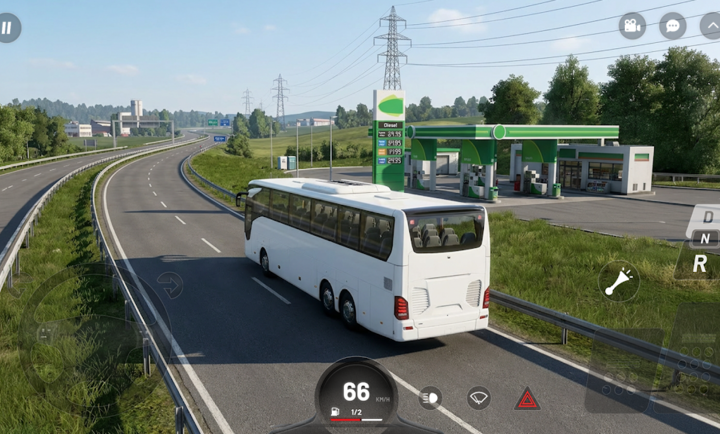
Task: Shift the gear selector into Reverse (R)
Action: click(700, 263)
